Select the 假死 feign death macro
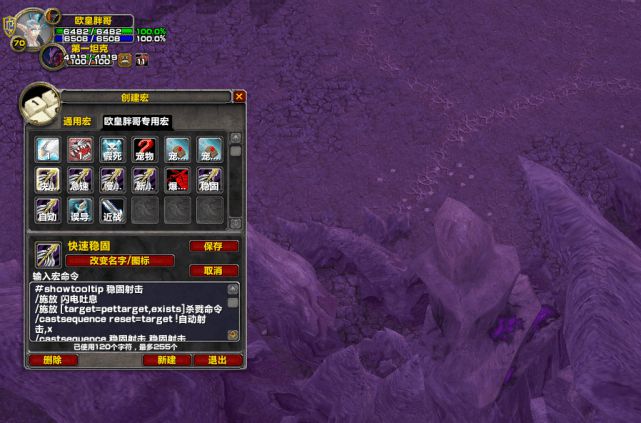Screen dimensions: 641x423 point(113,150)
